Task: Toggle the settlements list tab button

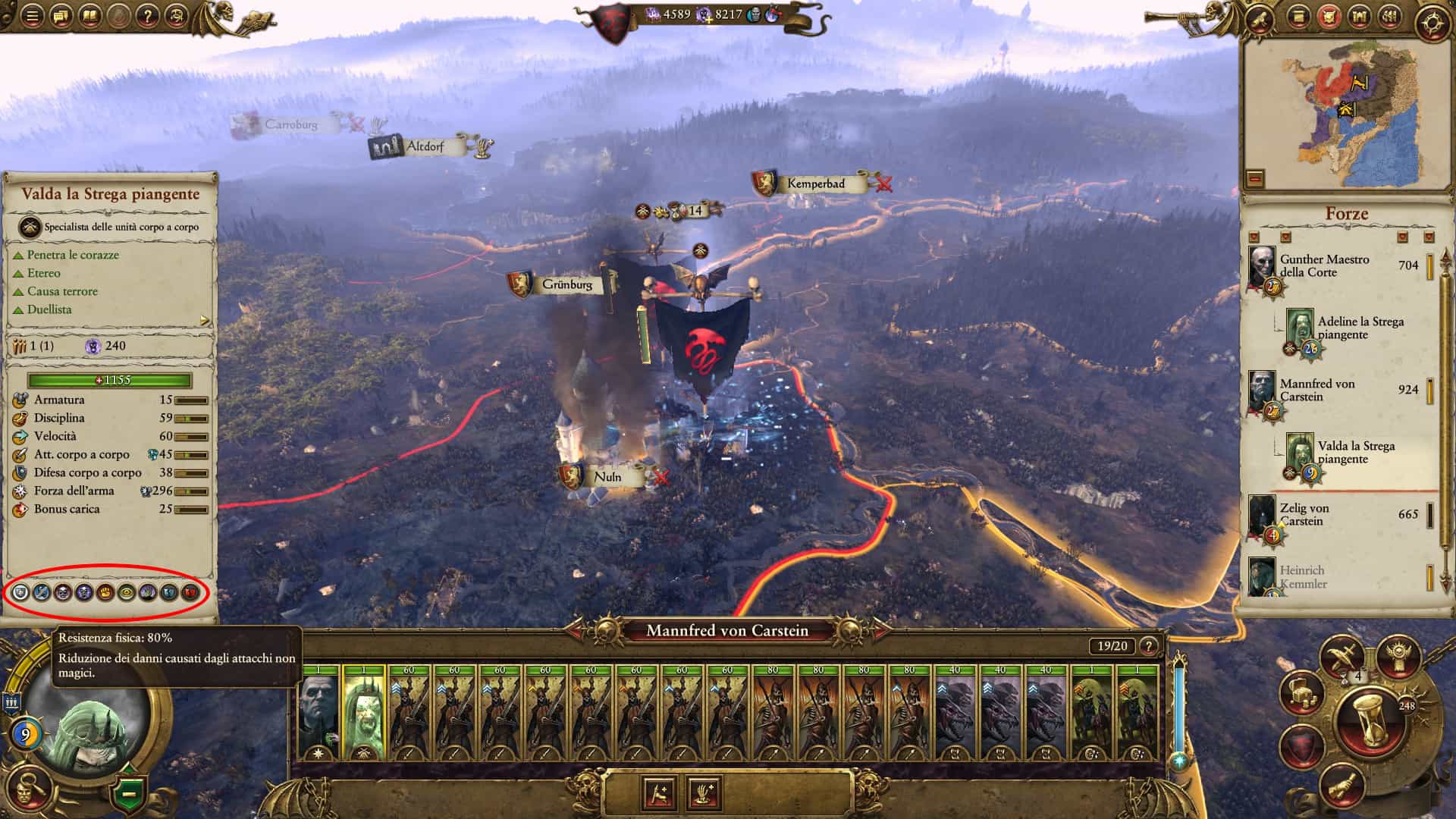Action: (1357, 17)
